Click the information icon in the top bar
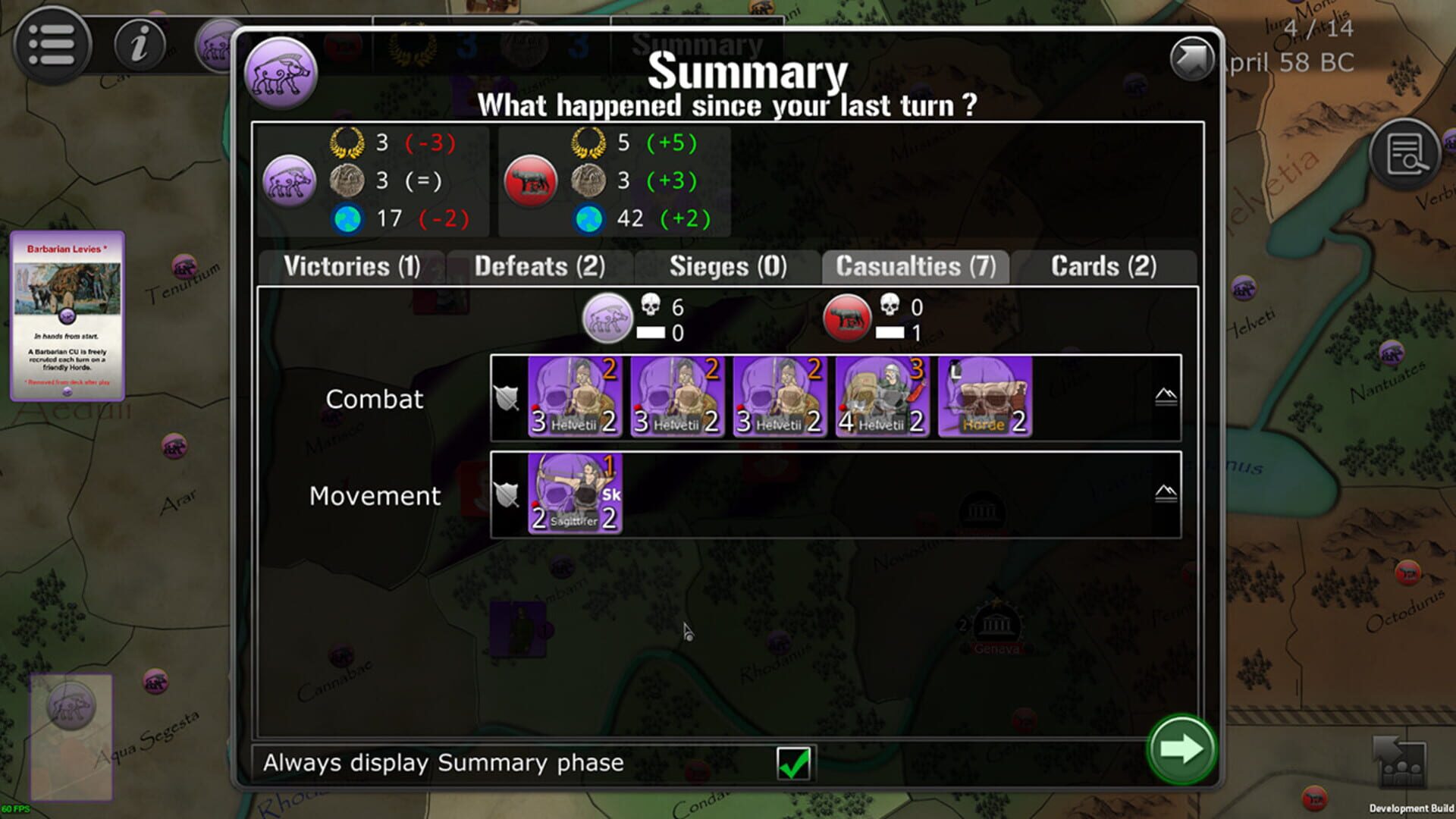The height and width of the screenshot is (819, 1456). click(139, 44)
